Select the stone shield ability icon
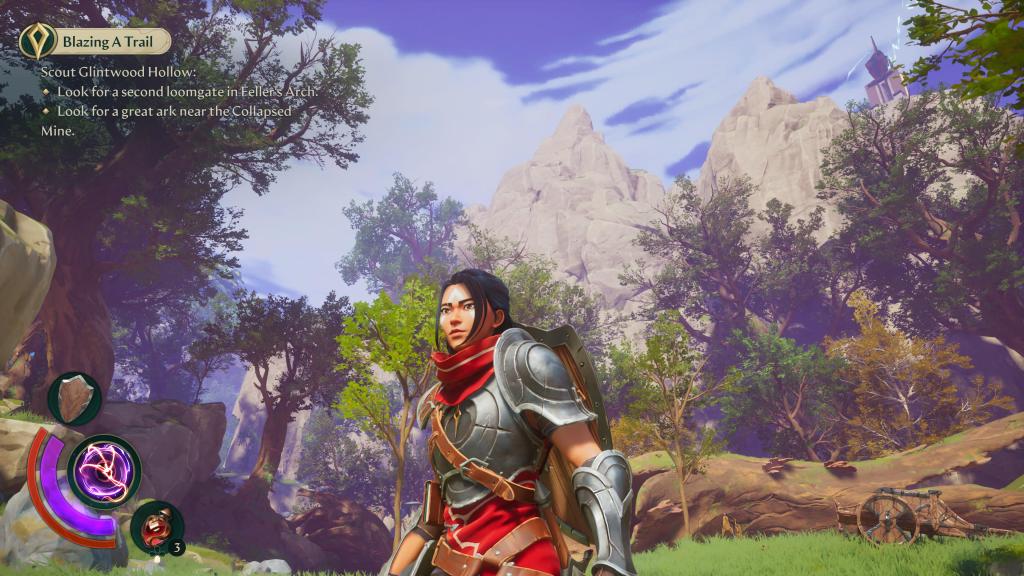The width and height of the screenshot is (1024, 576). (74, 398)
